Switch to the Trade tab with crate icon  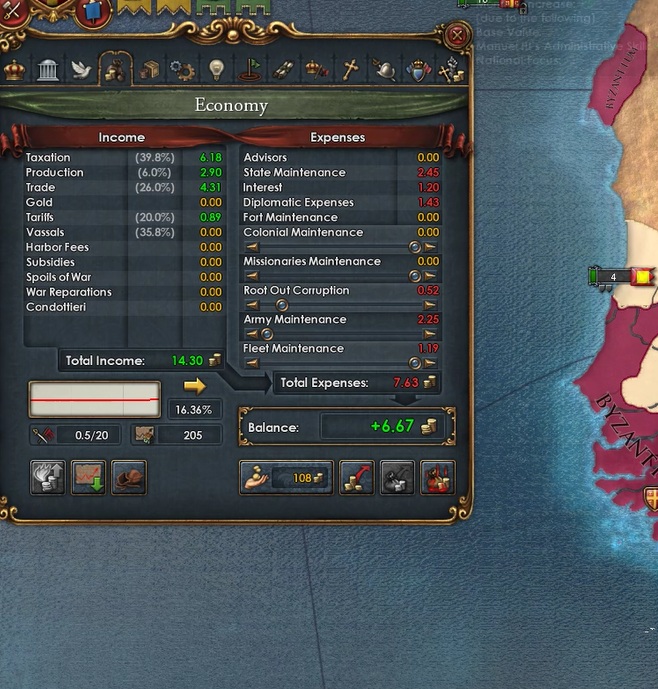(x=149, y=70)
